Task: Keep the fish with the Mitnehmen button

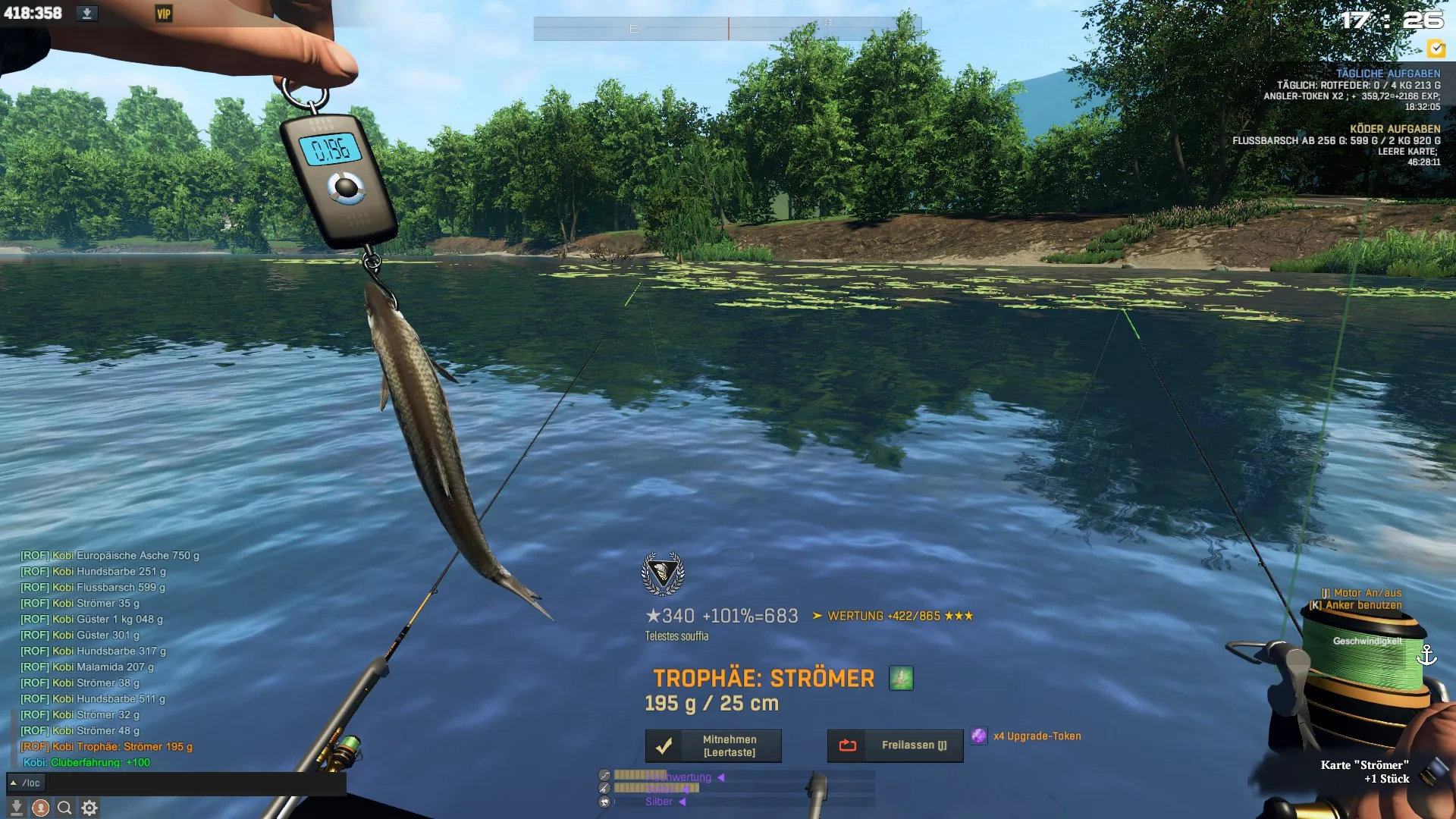Action: [x=713, y=745]
